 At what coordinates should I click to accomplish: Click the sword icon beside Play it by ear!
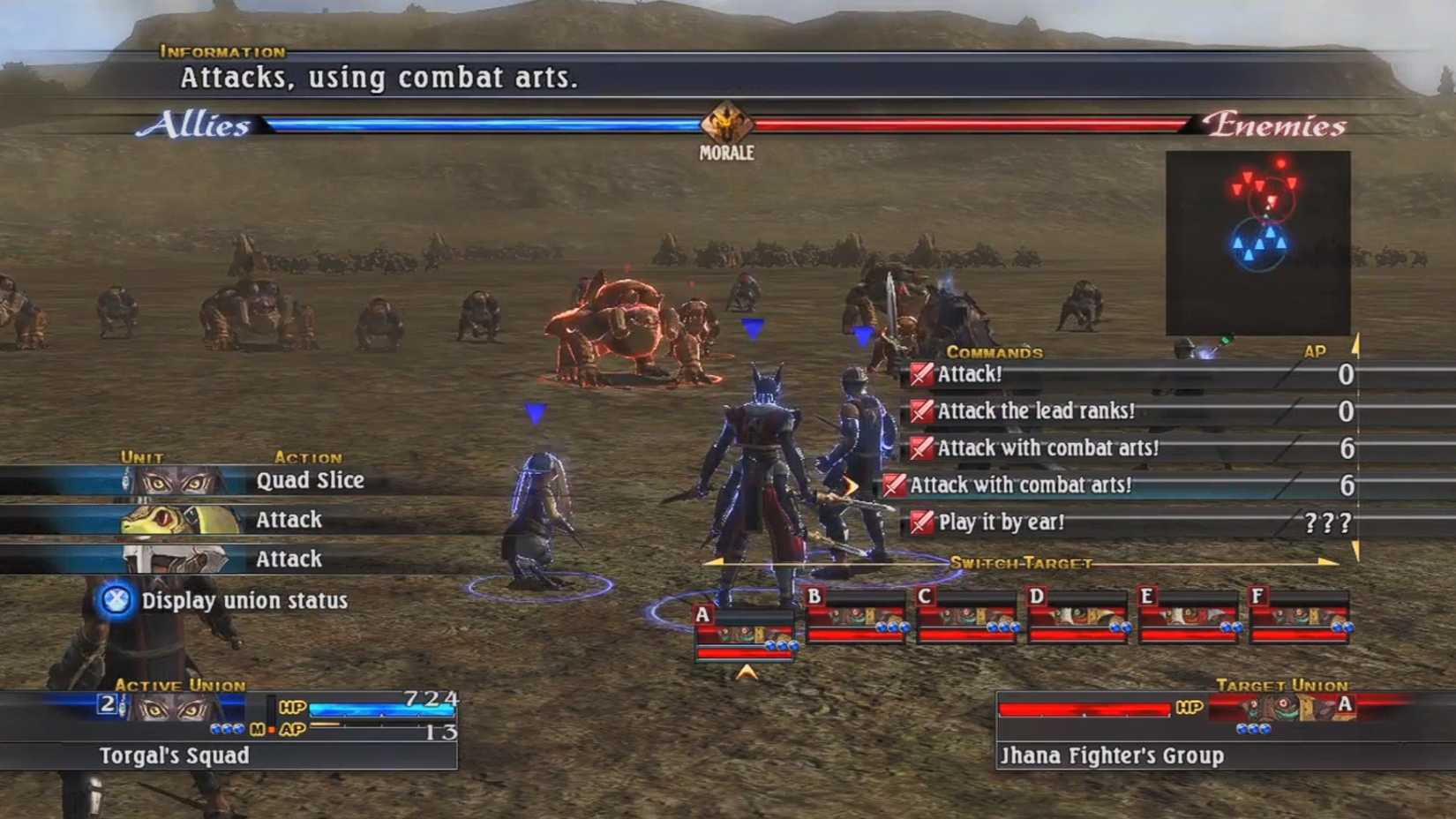[920, 522]
